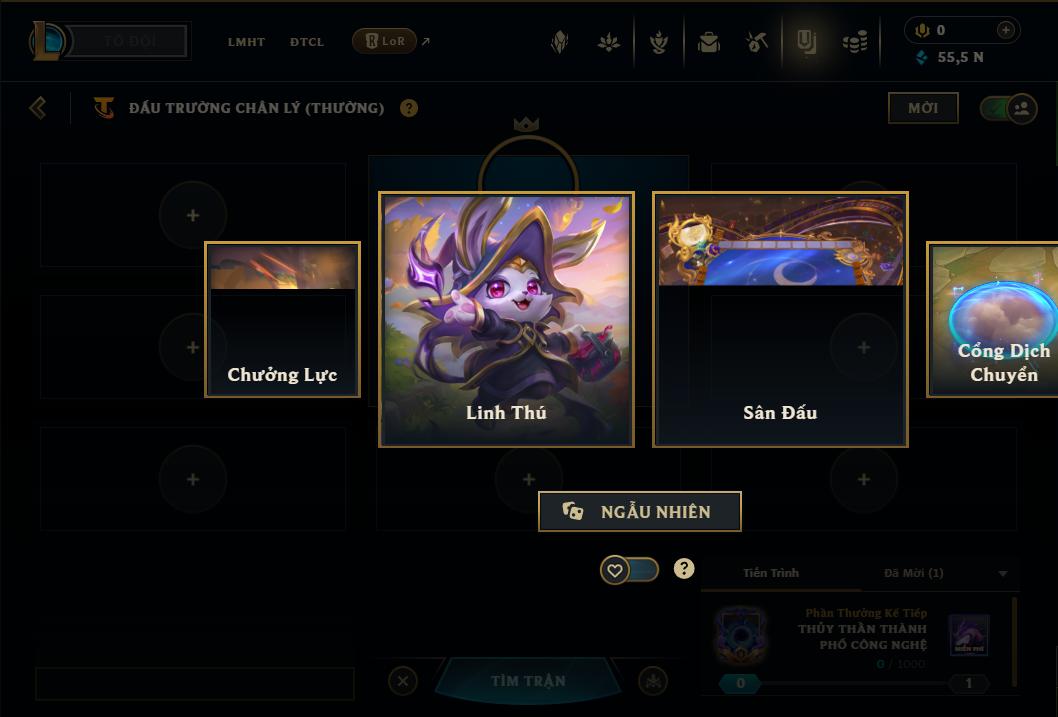
Task: Pick the Cổng Dịch Chuyển portal card
Action: 993,319
